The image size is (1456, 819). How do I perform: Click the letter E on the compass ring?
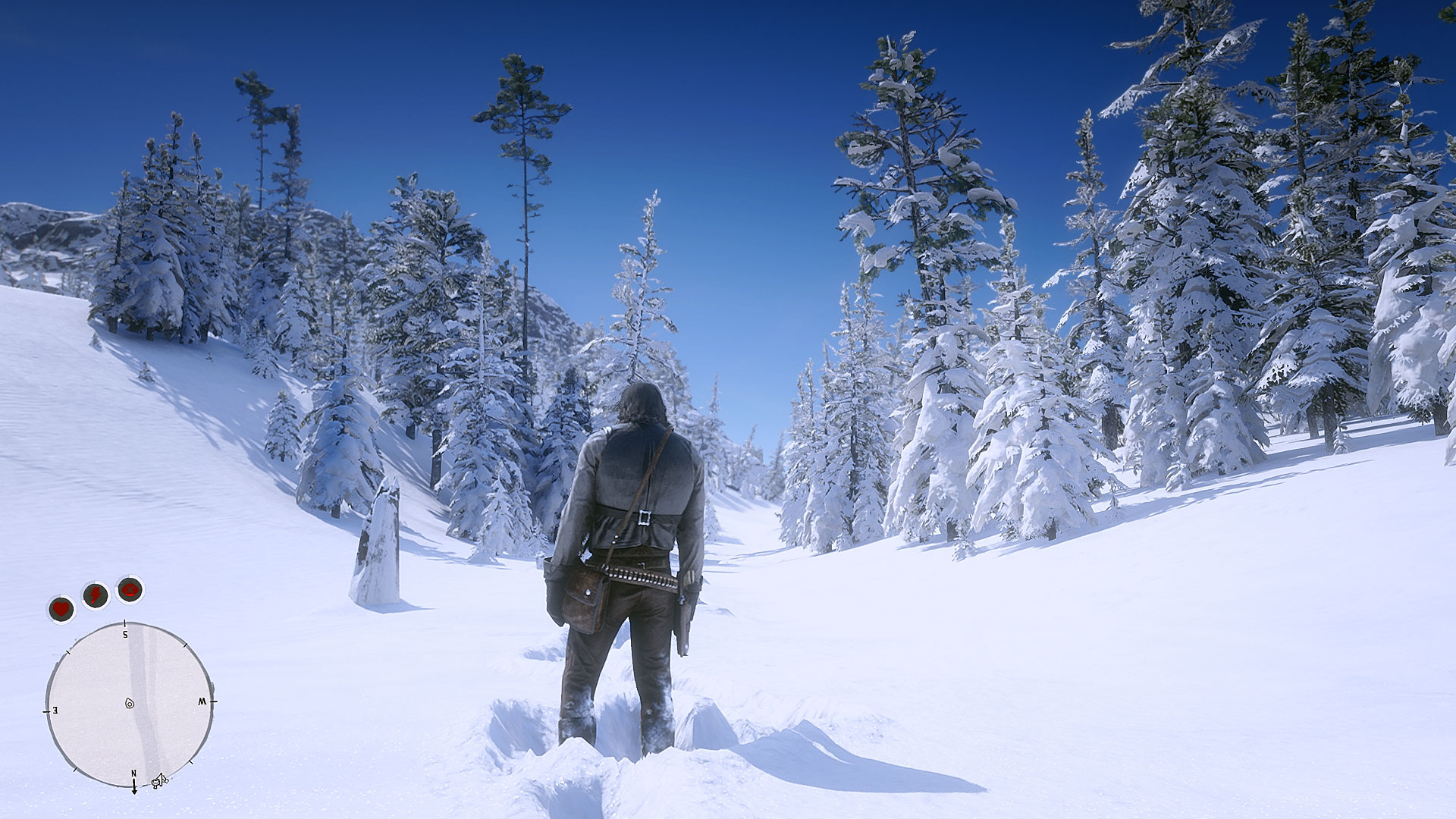tap(55, 711)
